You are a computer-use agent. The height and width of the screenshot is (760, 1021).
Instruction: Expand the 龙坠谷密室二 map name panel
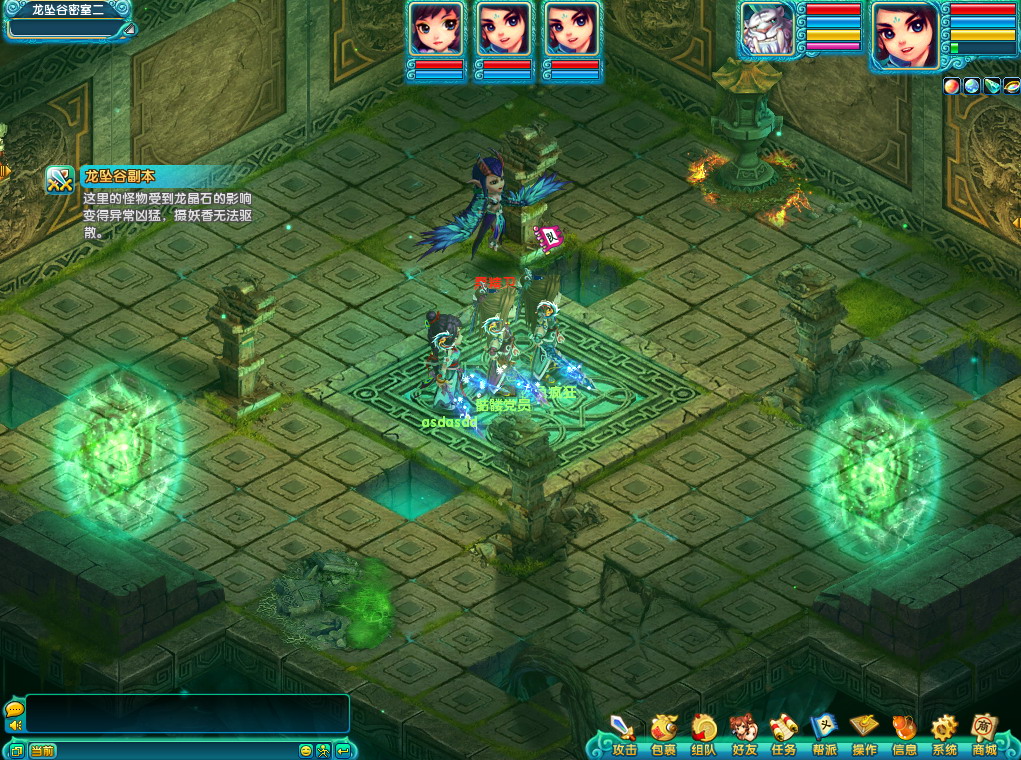coord(128,29)
